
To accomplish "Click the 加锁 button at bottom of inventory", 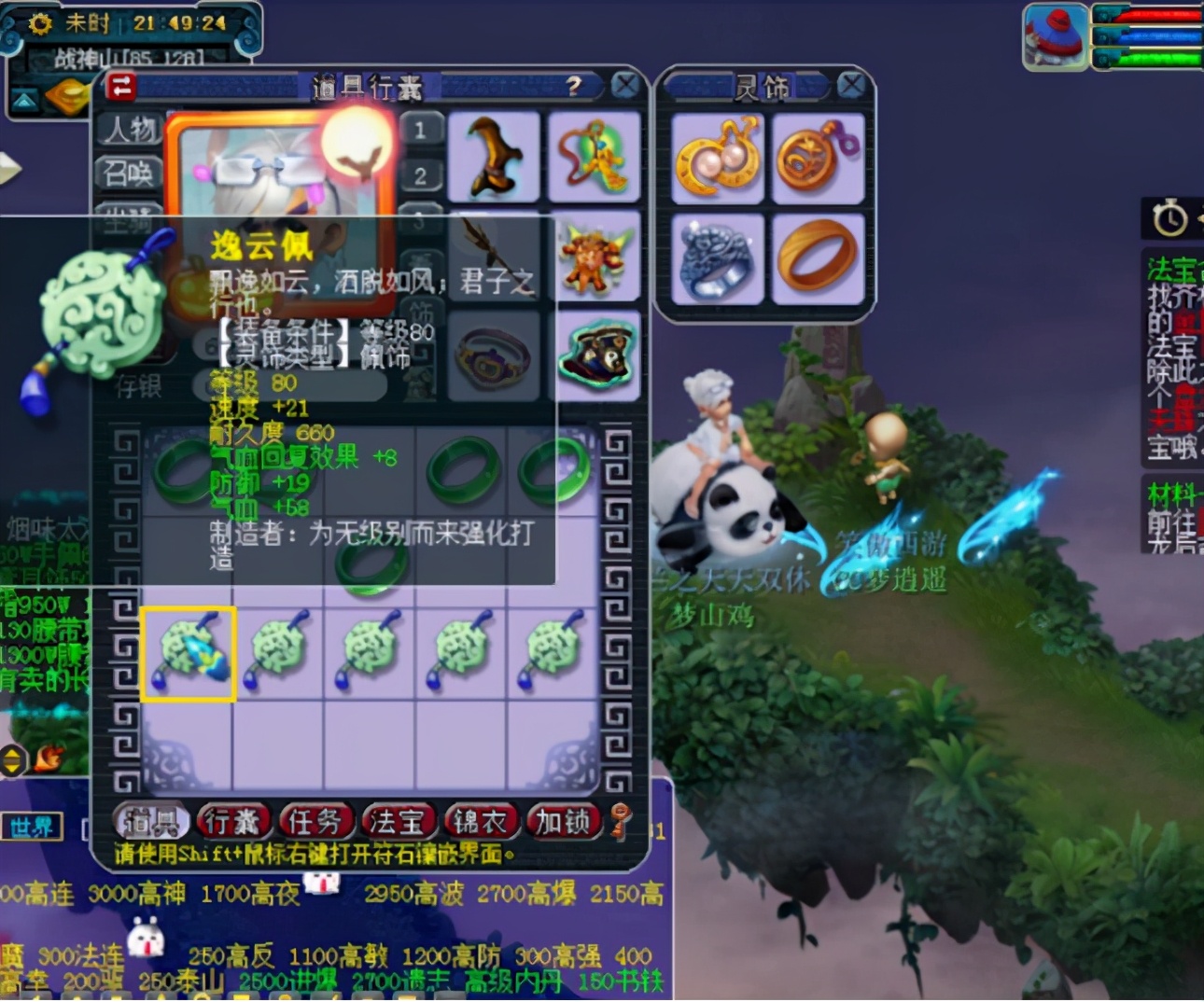I will pos(561,822).
